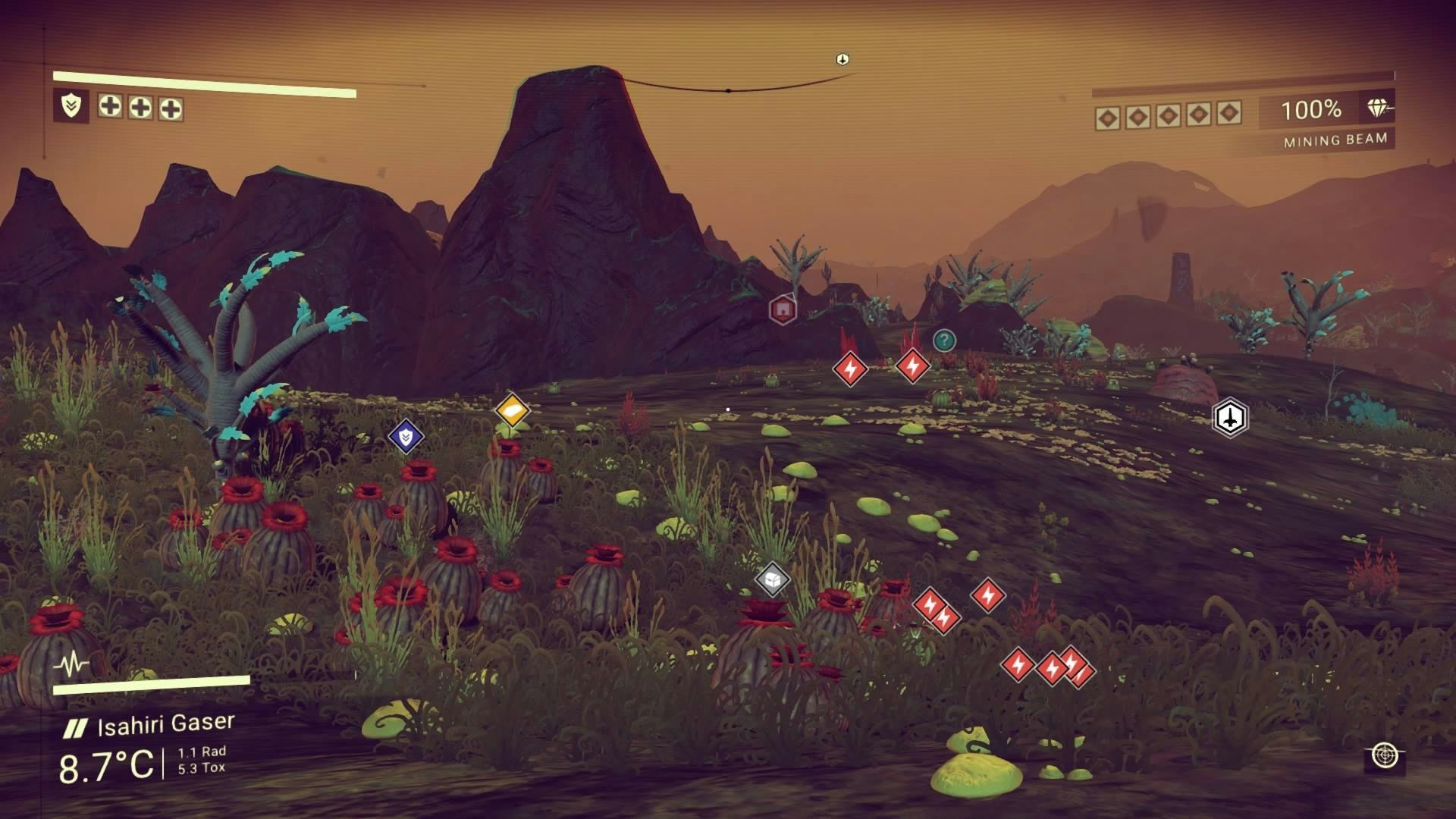
Task: Select the teal question mark marker
Action: [943, 340]
